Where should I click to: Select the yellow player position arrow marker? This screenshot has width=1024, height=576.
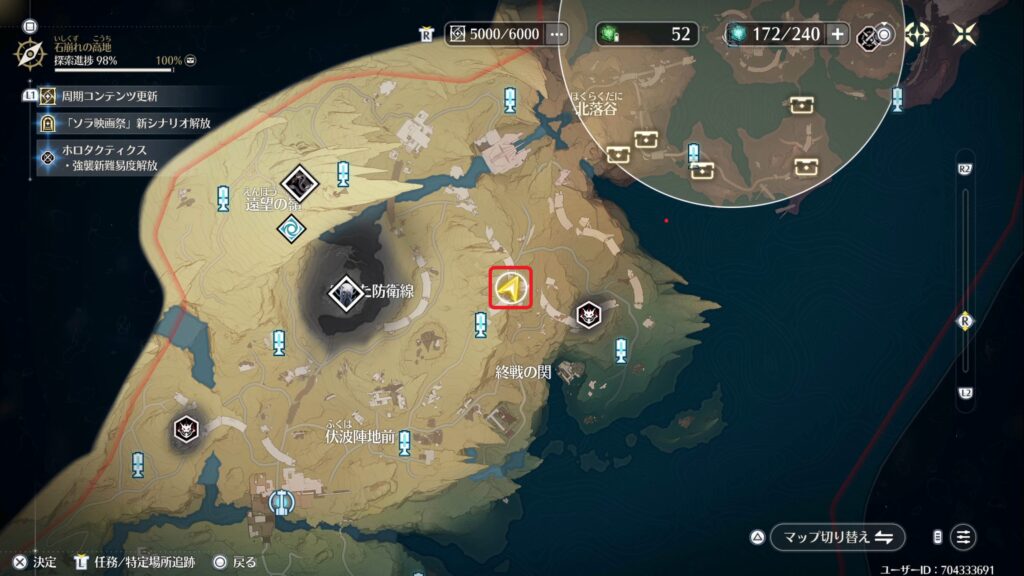(x=511, y=289)
